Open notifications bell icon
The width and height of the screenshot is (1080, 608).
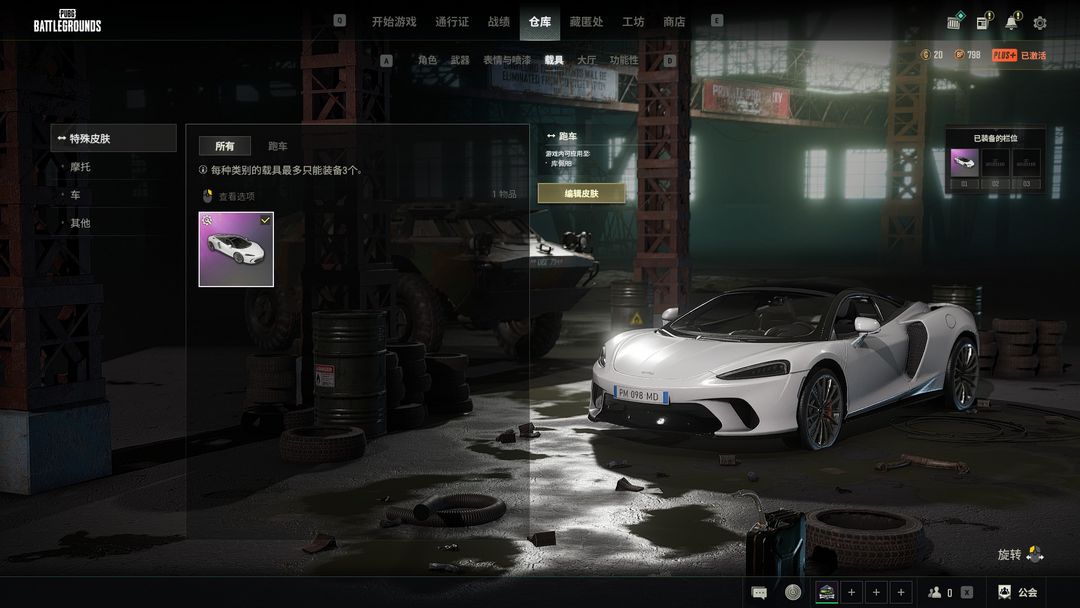pyautogui.click(x=1011, y=22)
